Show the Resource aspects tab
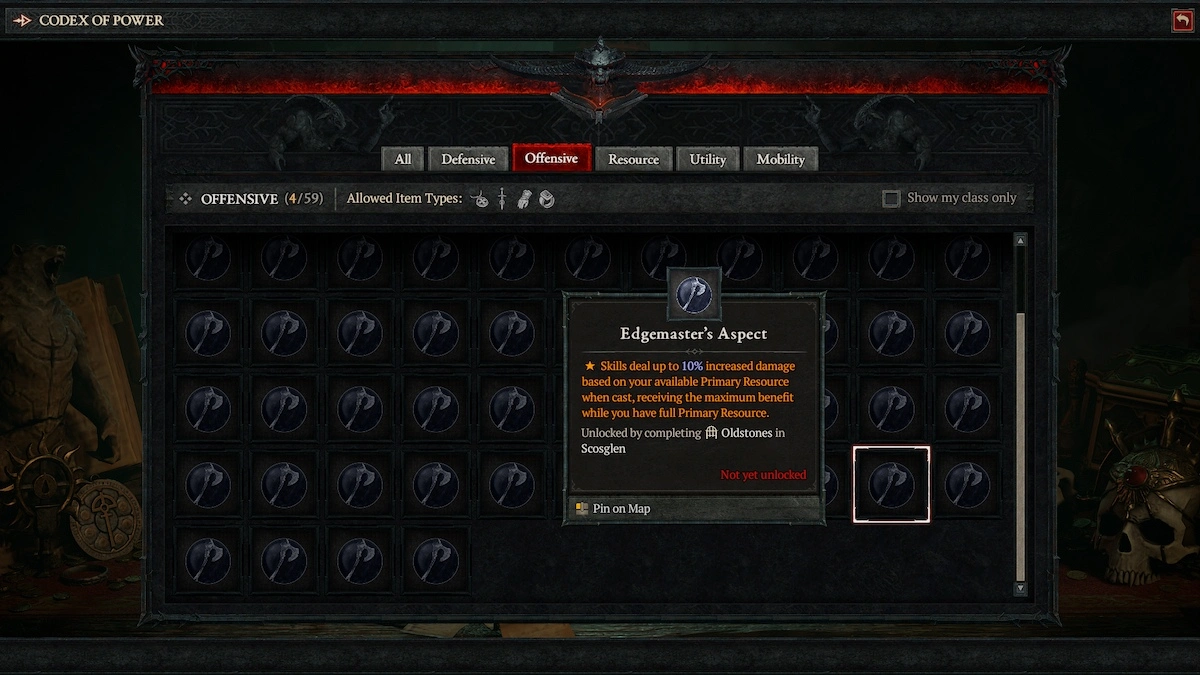The image size is (1200, 675). tap(633, 159)
